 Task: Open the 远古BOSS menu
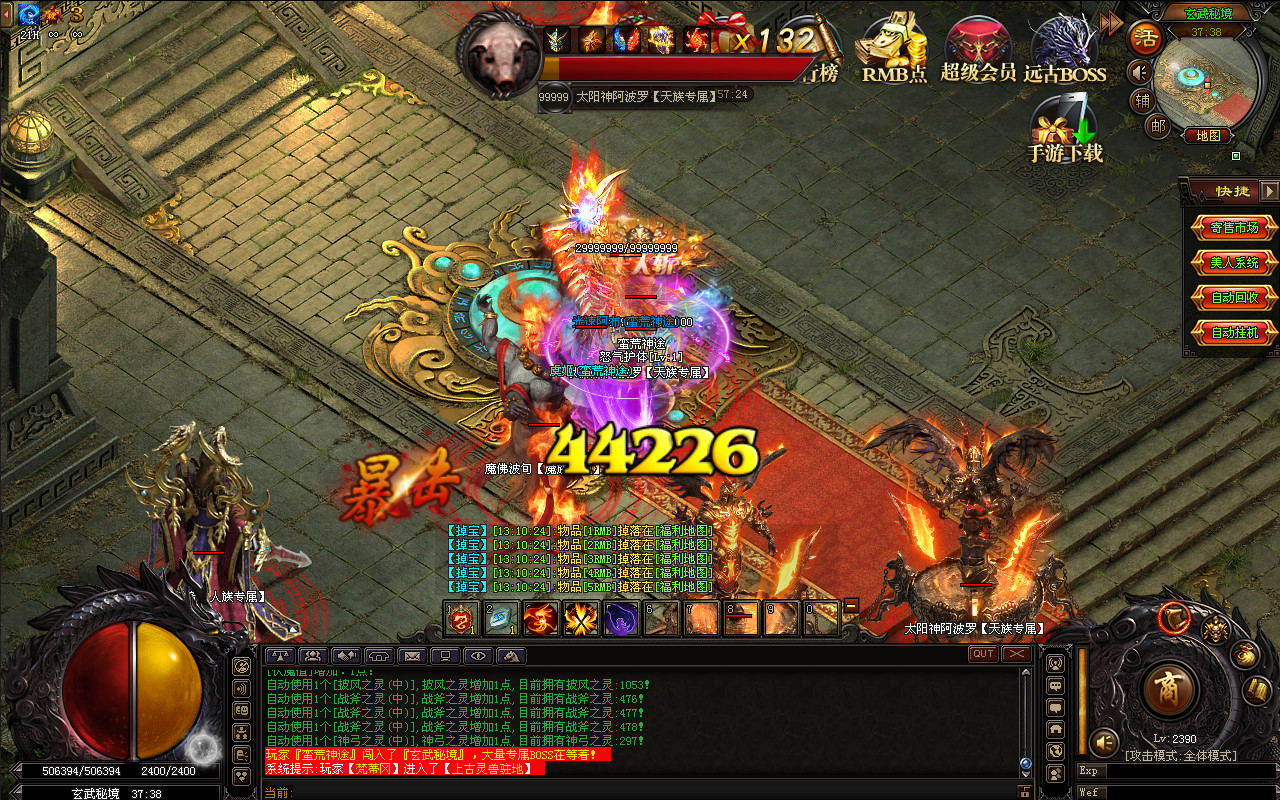[1064, 50]
